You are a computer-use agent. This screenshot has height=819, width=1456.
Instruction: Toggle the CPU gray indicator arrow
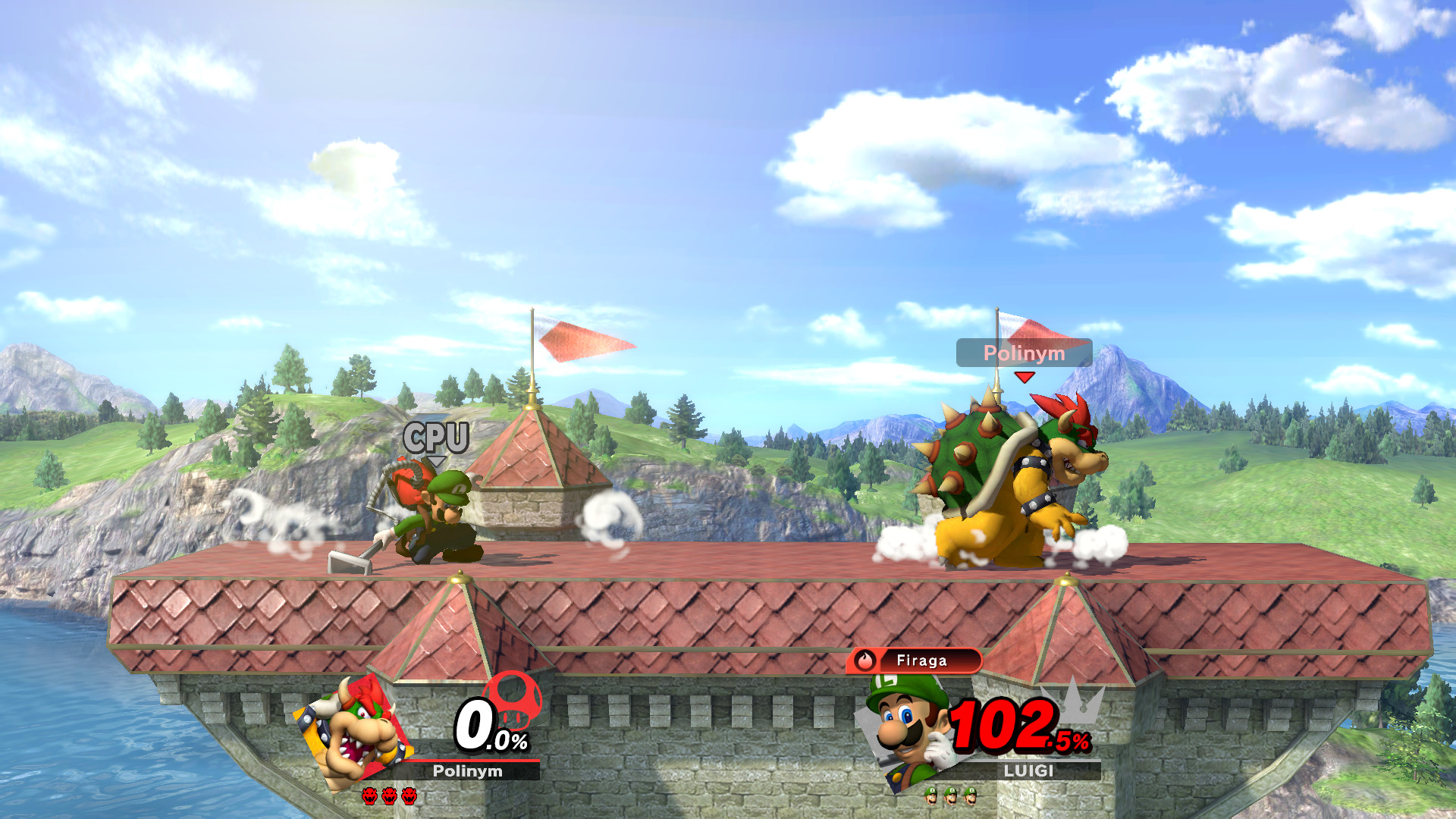tap(438, 463)
